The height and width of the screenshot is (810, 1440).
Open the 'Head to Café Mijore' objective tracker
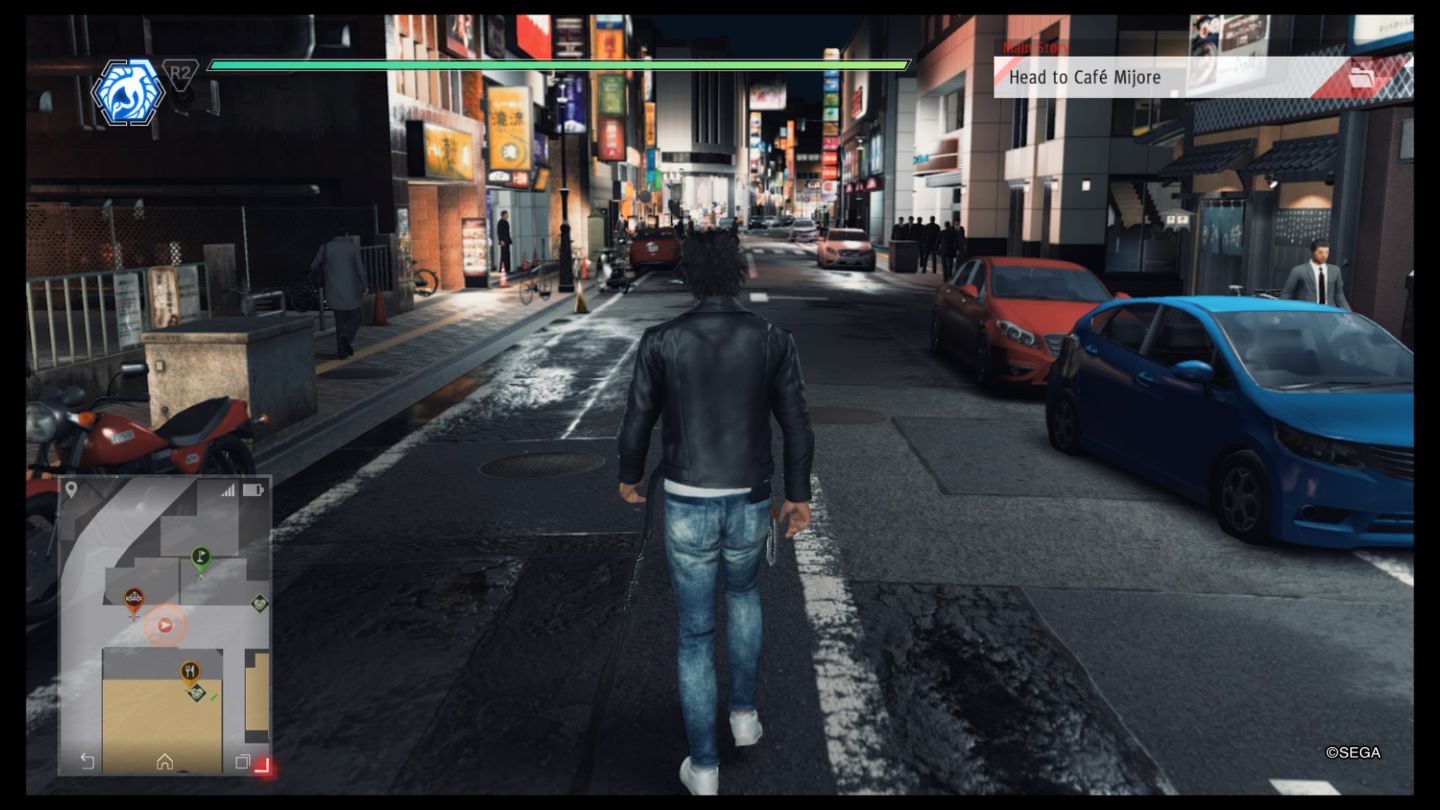(x=1150, y=77)
